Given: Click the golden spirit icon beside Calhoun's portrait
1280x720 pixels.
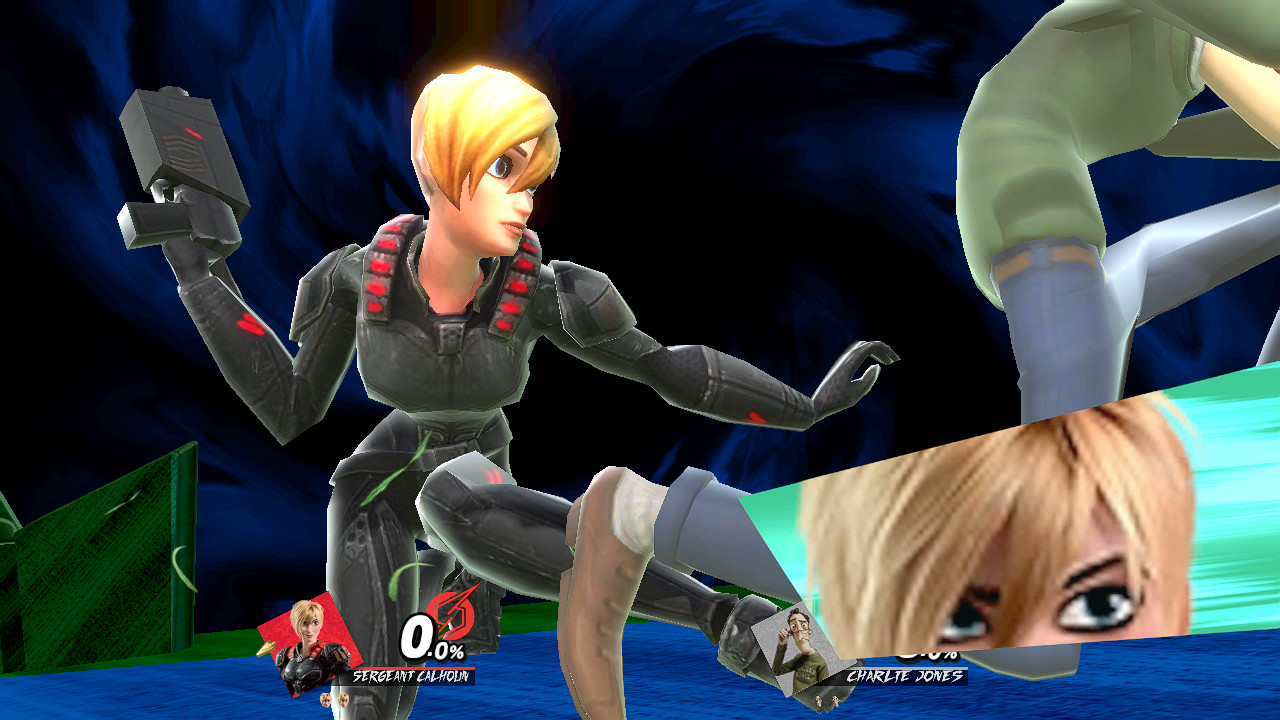Looking at the screenshot, I should 265,648.
